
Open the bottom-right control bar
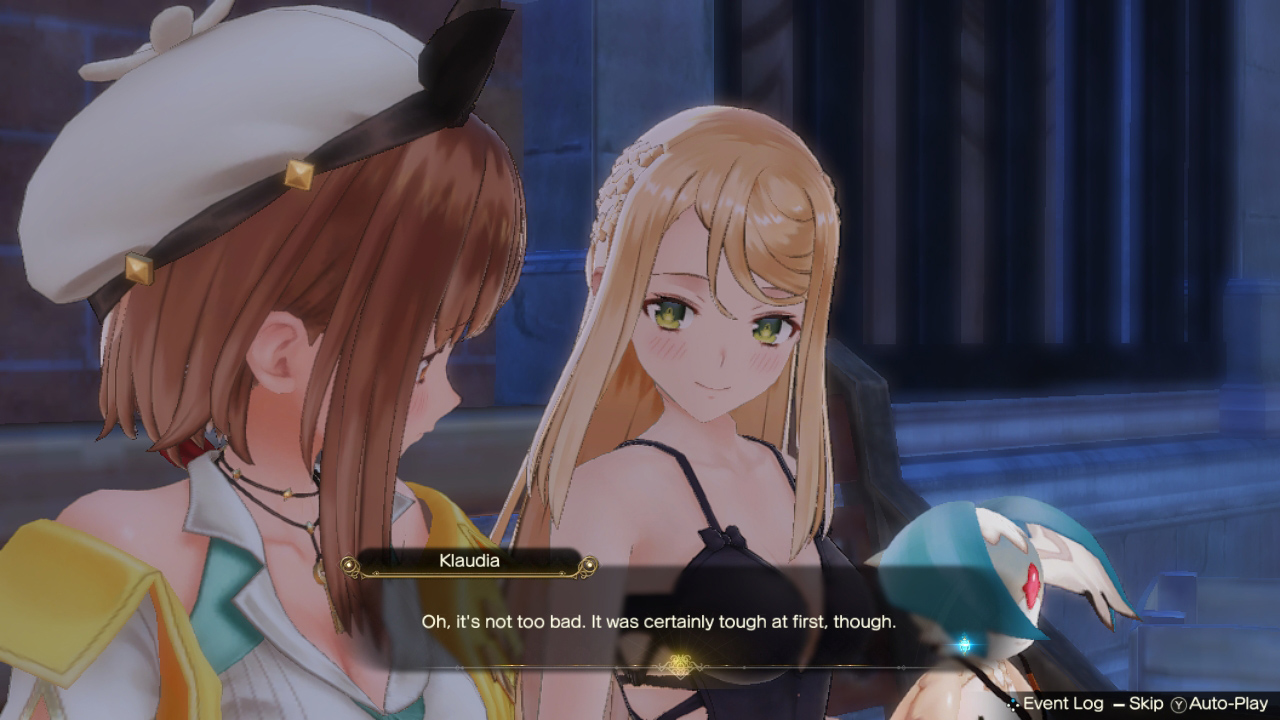tap(1140, 702)
